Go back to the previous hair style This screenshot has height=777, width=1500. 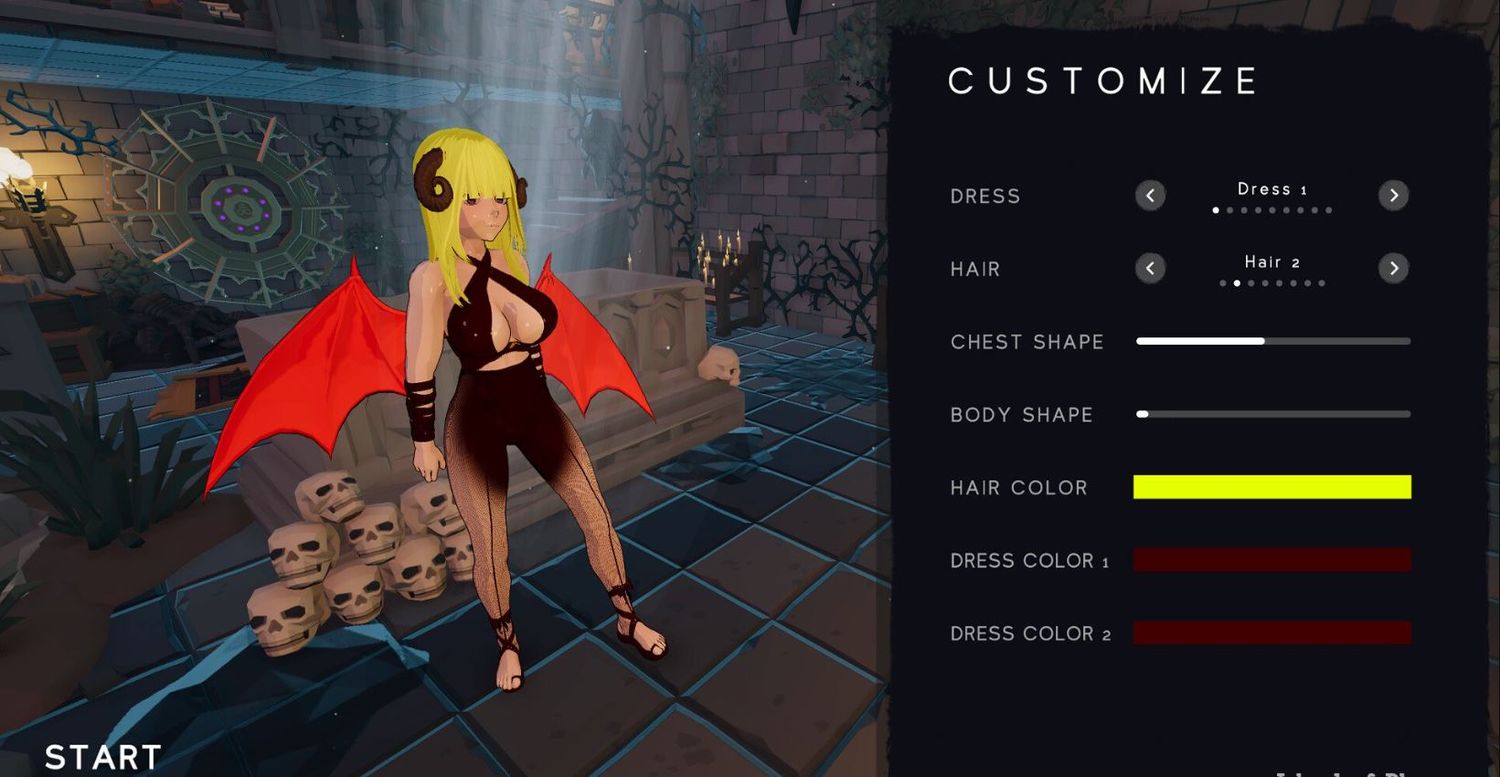coord(1150,268)
